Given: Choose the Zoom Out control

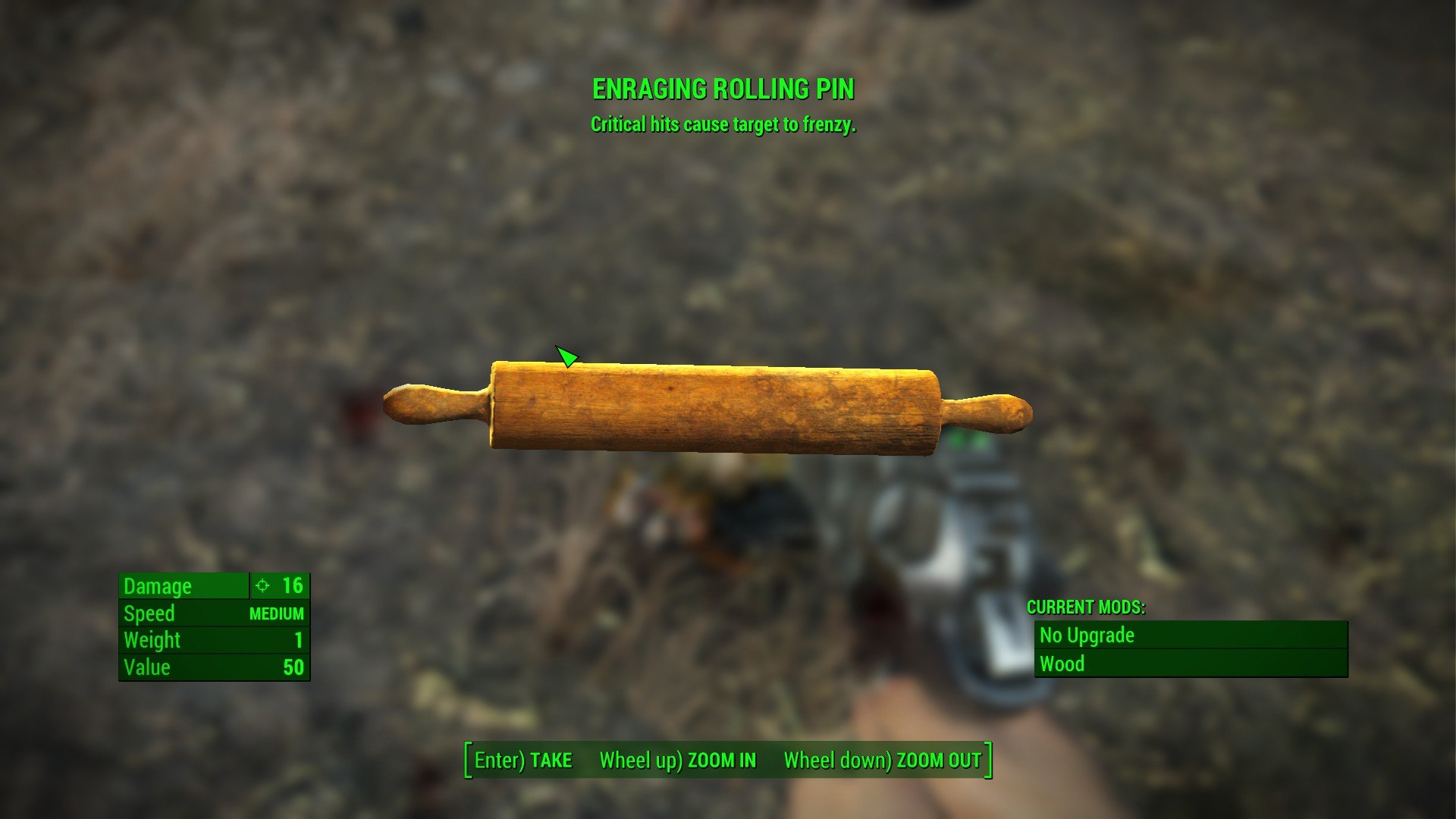Looking at the screenshot, I should 882,761.
